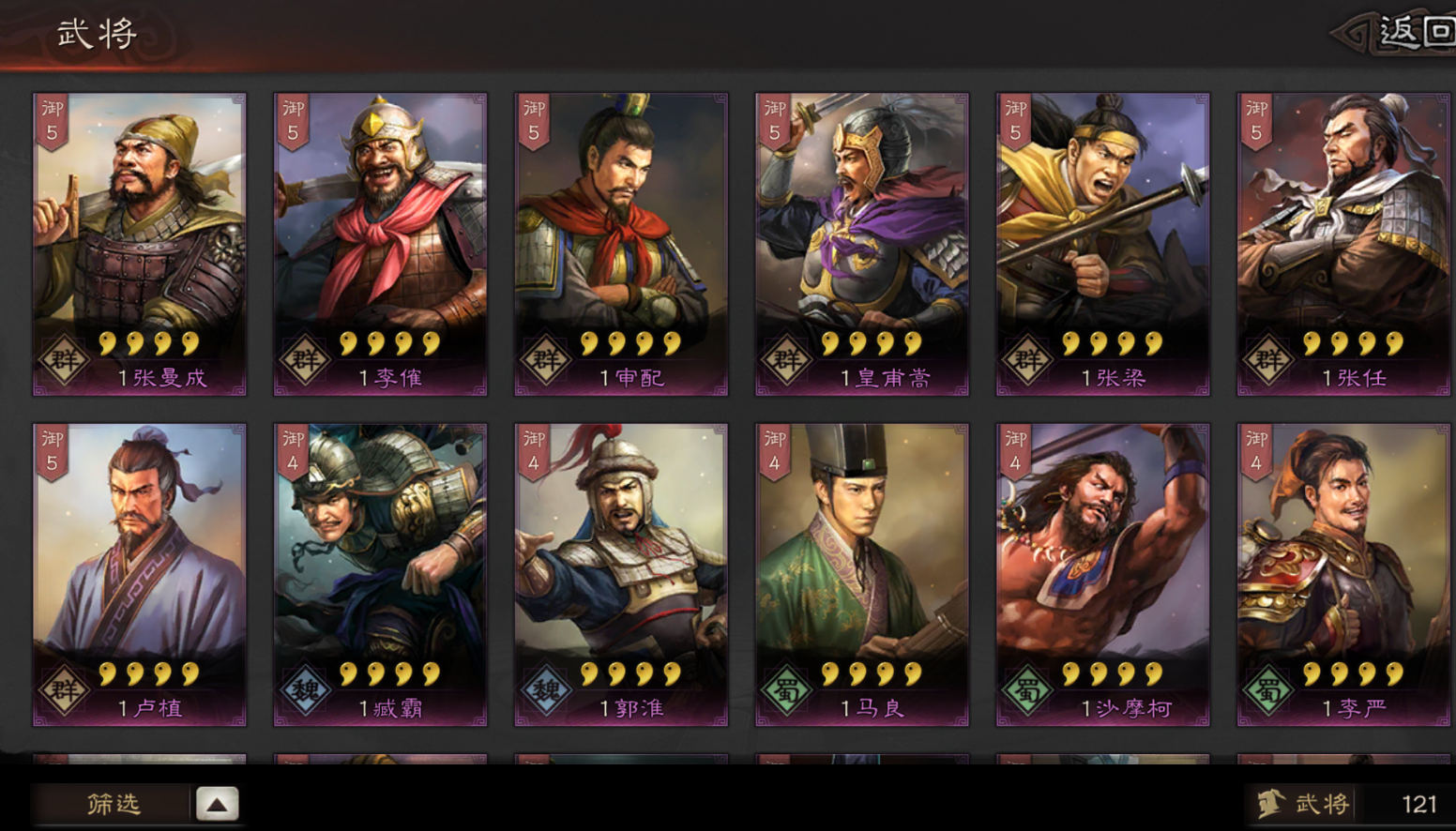1456x831 pixels.
Task: Select the 李严 general card
Action: pos(1343,563)
